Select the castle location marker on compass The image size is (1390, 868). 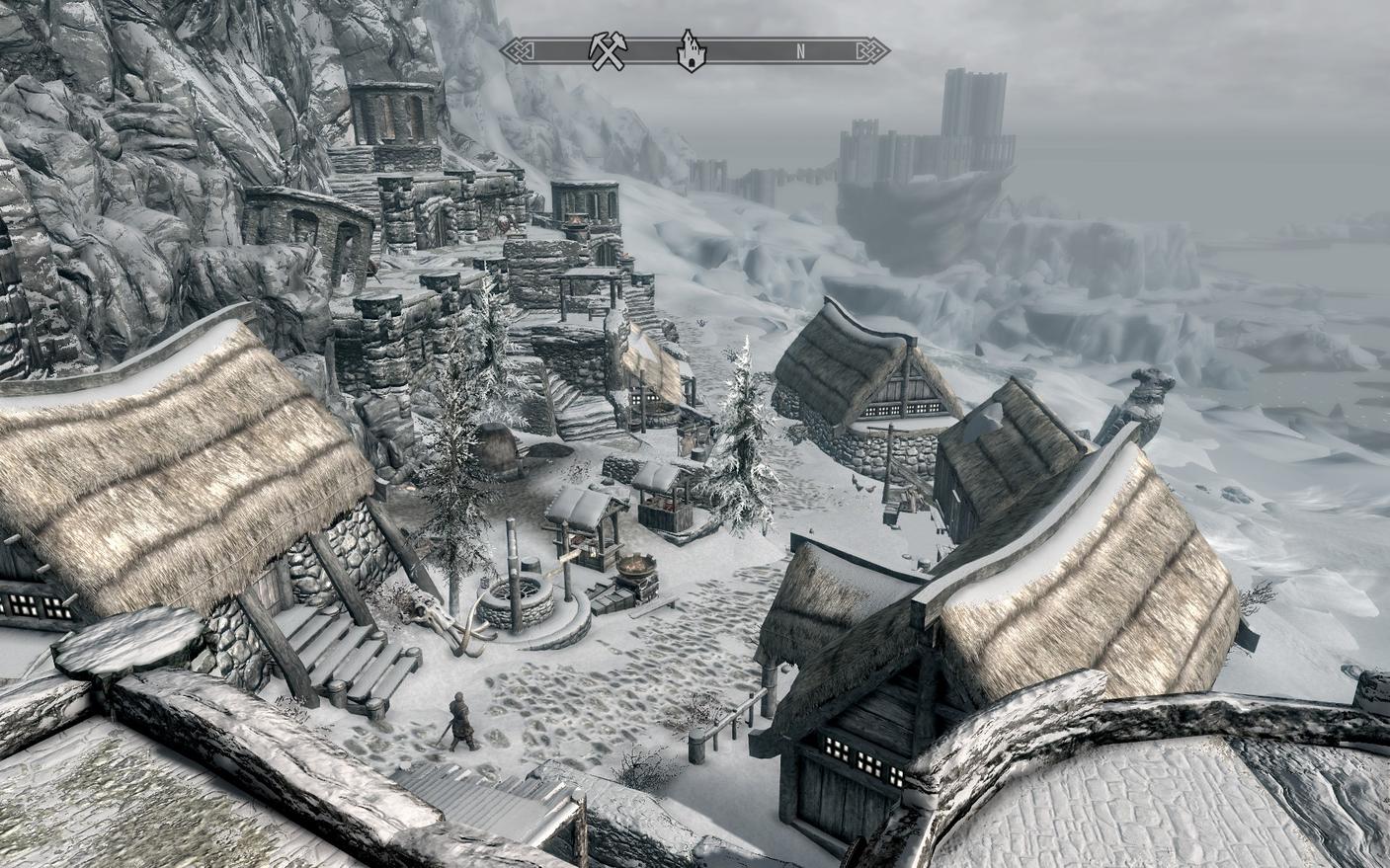(691, 51)
